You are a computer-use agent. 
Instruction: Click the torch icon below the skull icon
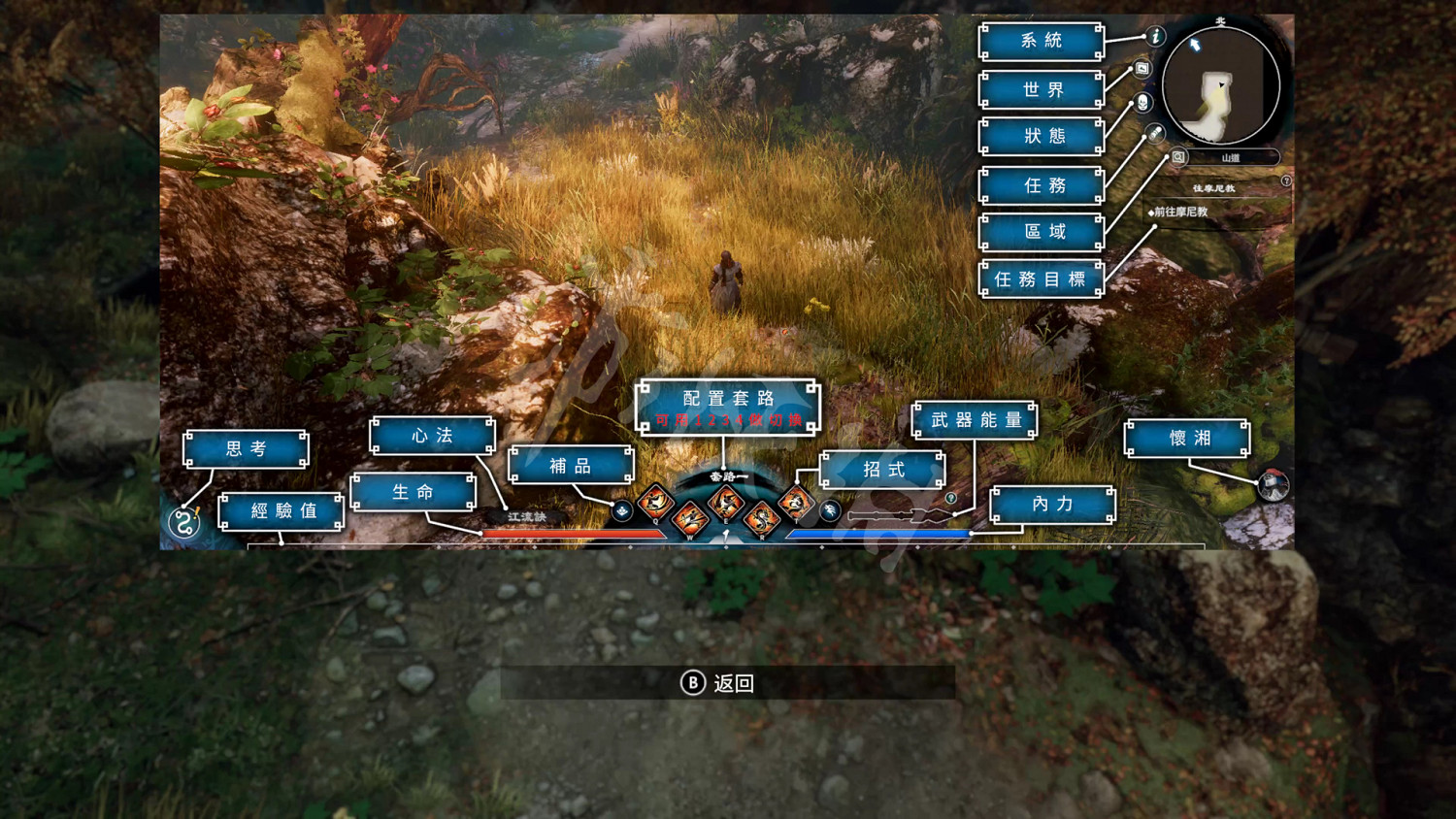(1155, 132)
